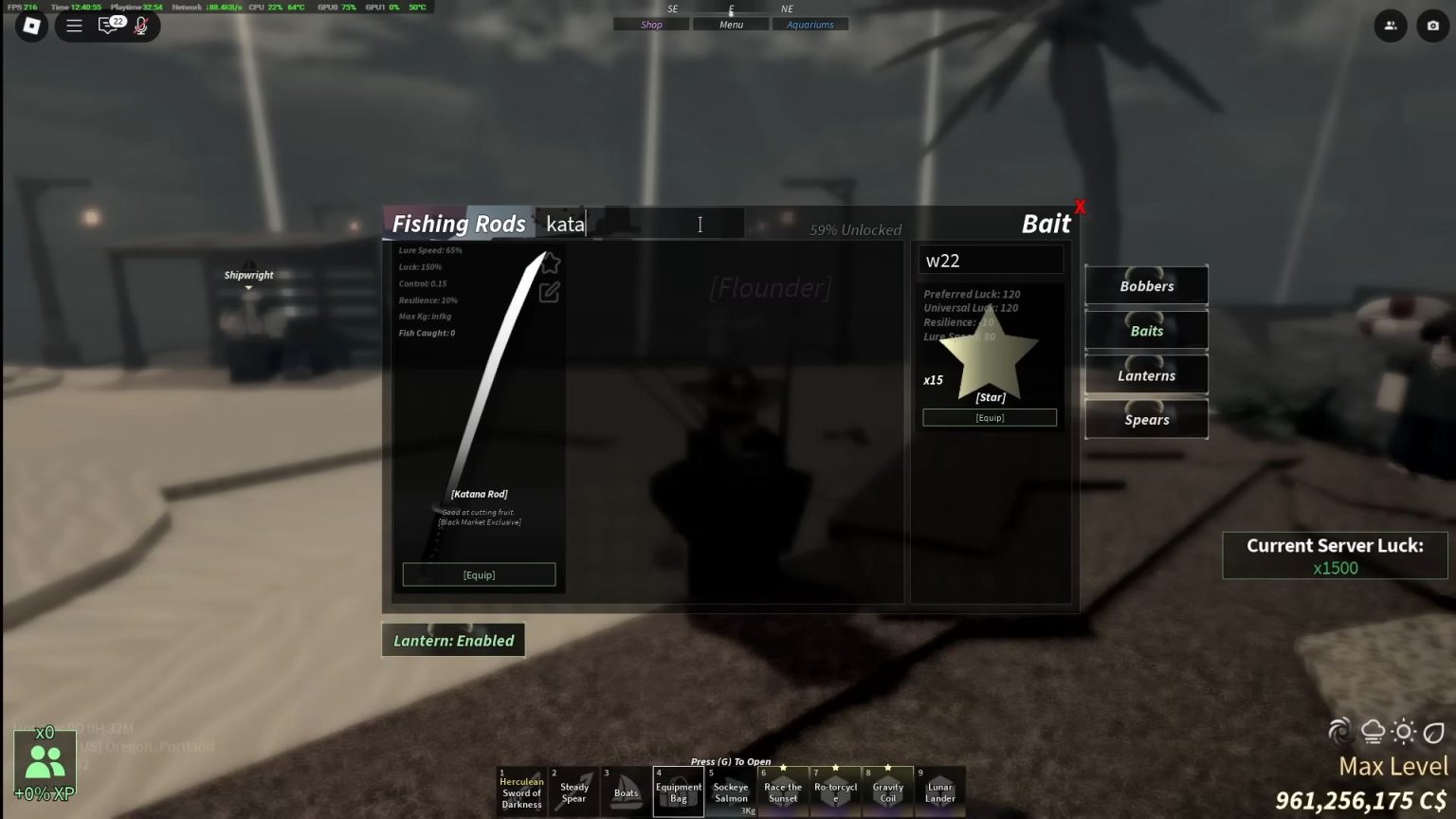Open the chat bubble icon
This screenshot has height=819, width=1456.
point(107,26)
